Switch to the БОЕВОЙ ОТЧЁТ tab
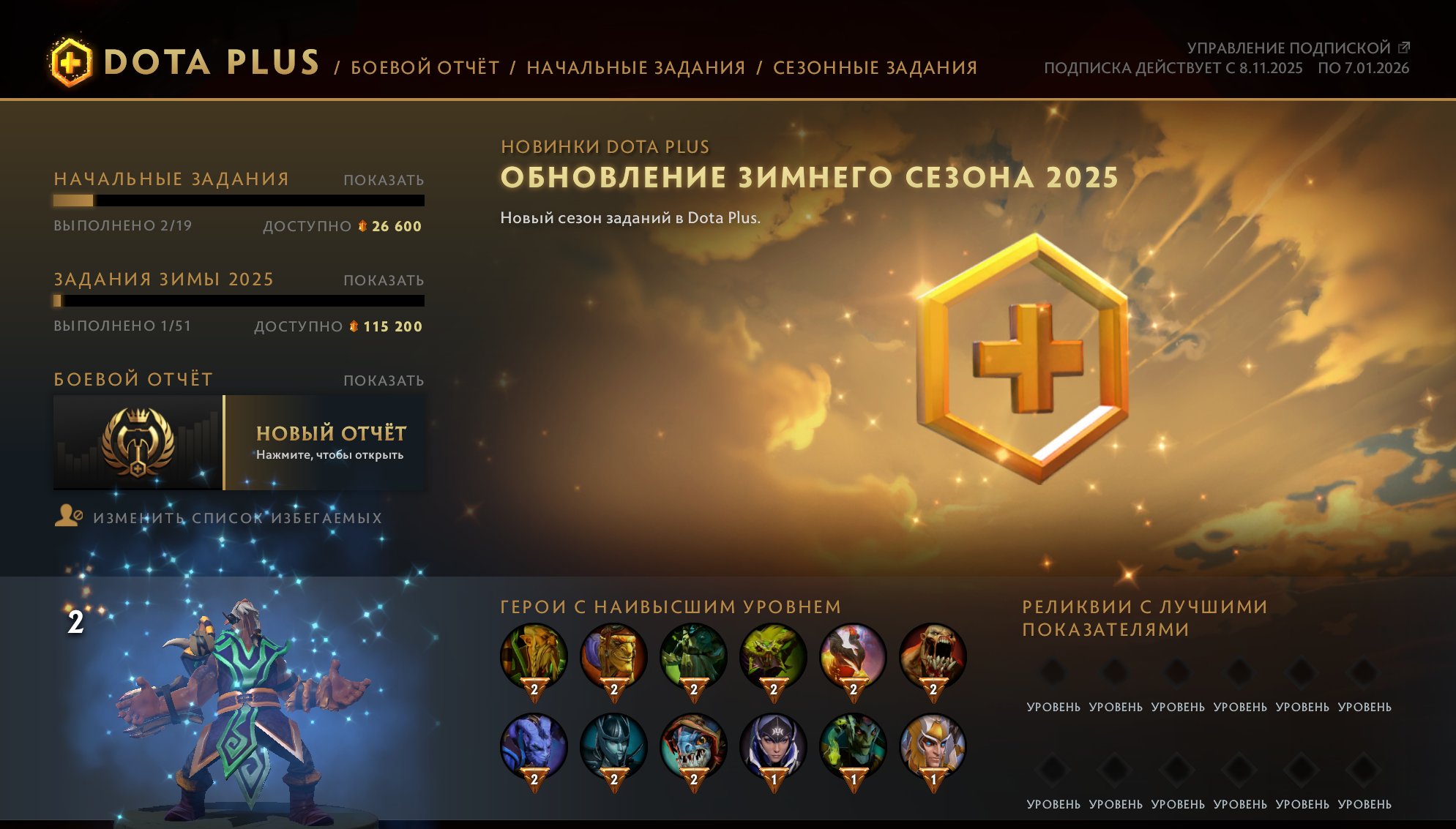This screenshot has height=829, width=1456. (x=423, y=67)
